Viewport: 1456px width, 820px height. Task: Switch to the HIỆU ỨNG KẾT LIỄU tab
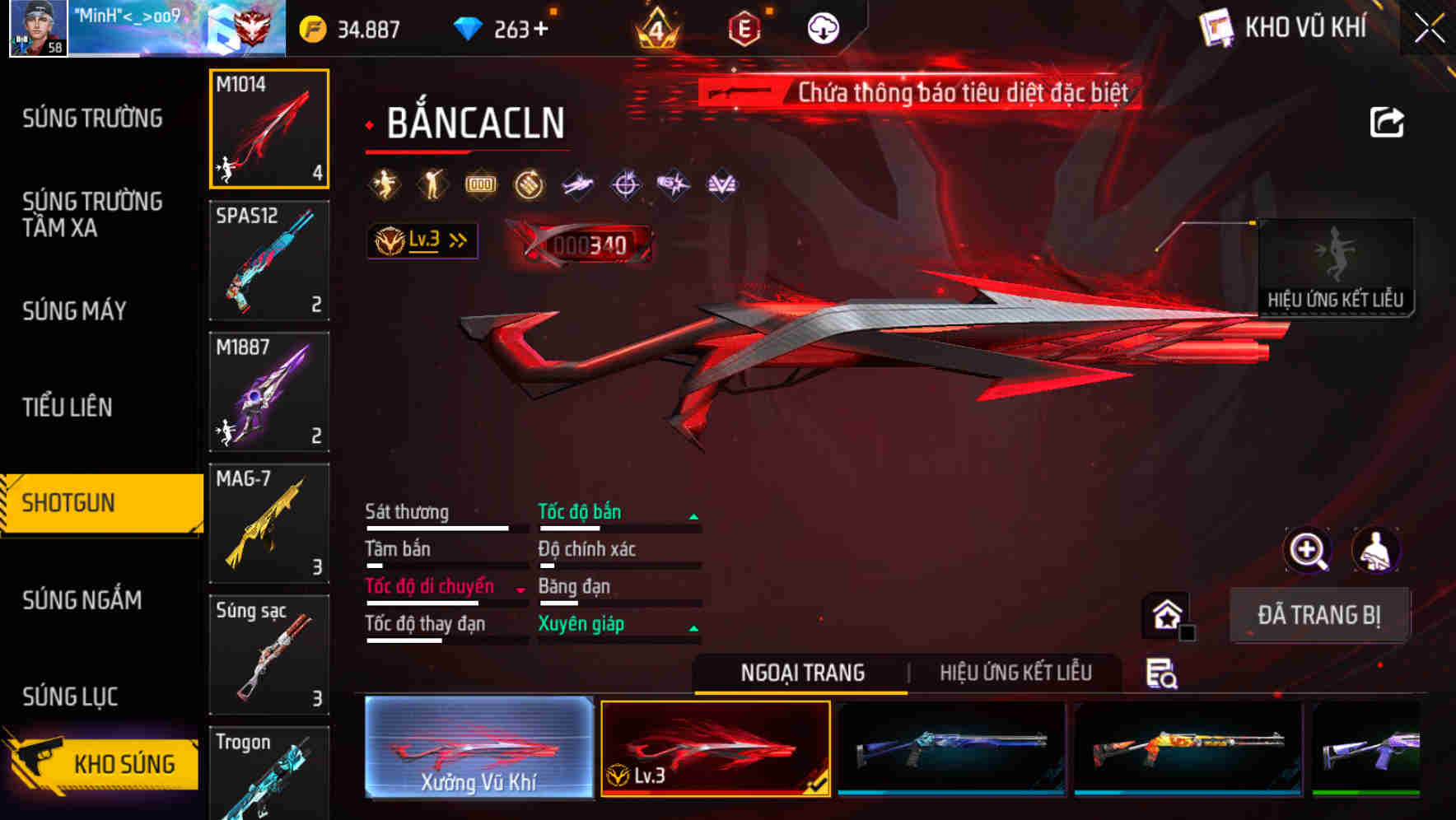1017,673
